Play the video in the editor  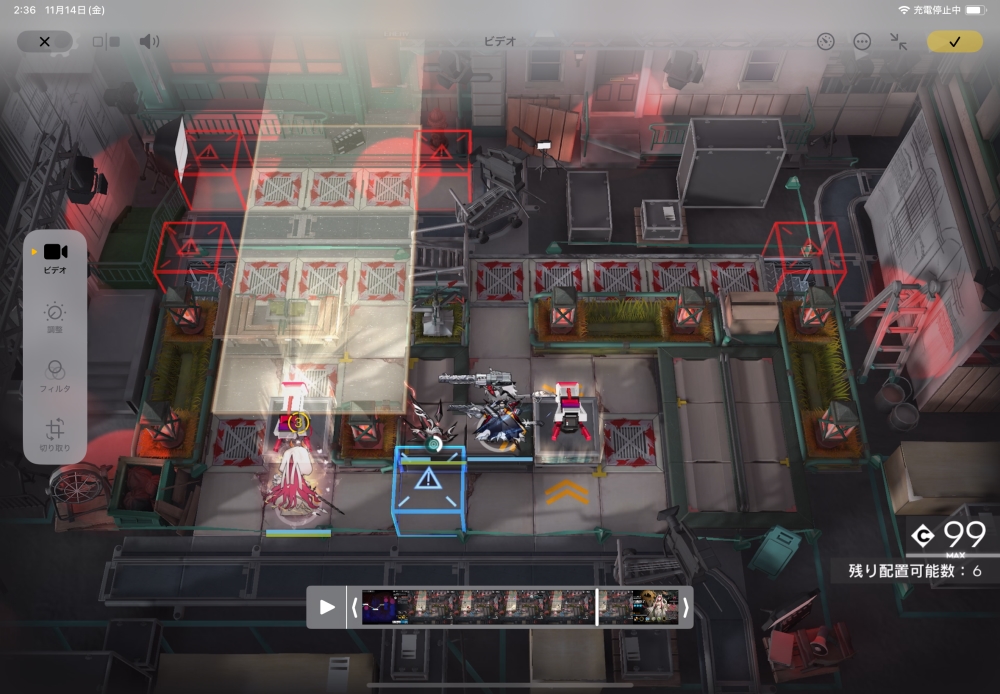coord(327,607)
